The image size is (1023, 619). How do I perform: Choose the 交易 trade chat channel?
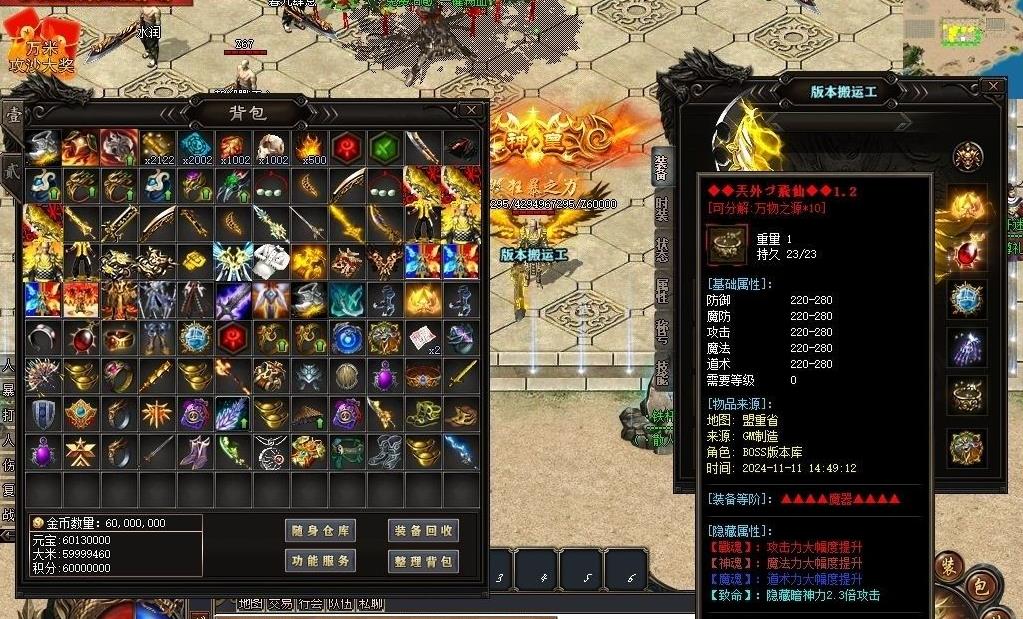coord(280,604)
